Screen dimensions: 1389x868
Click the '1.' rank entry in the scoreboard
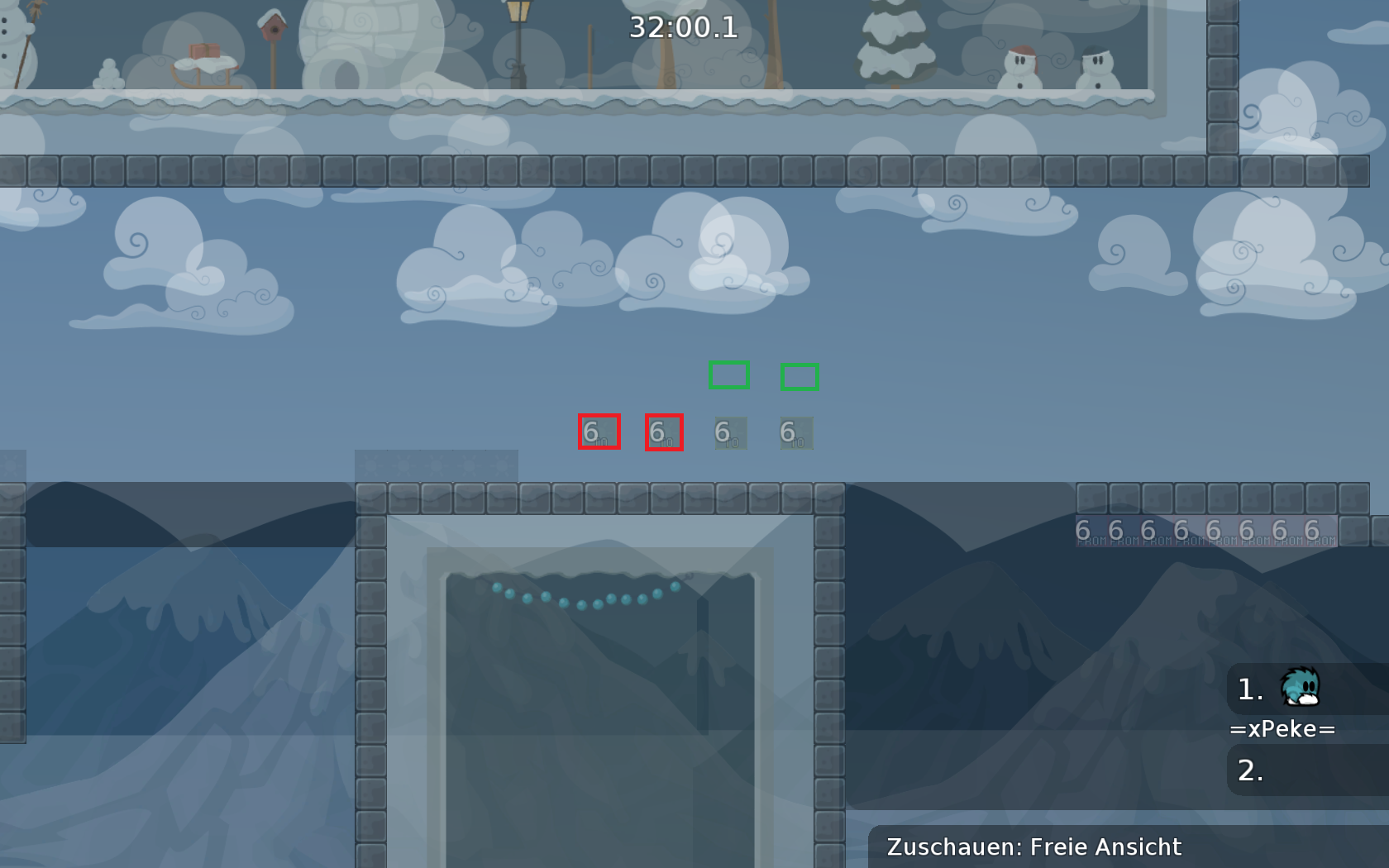click(1247, 688)
